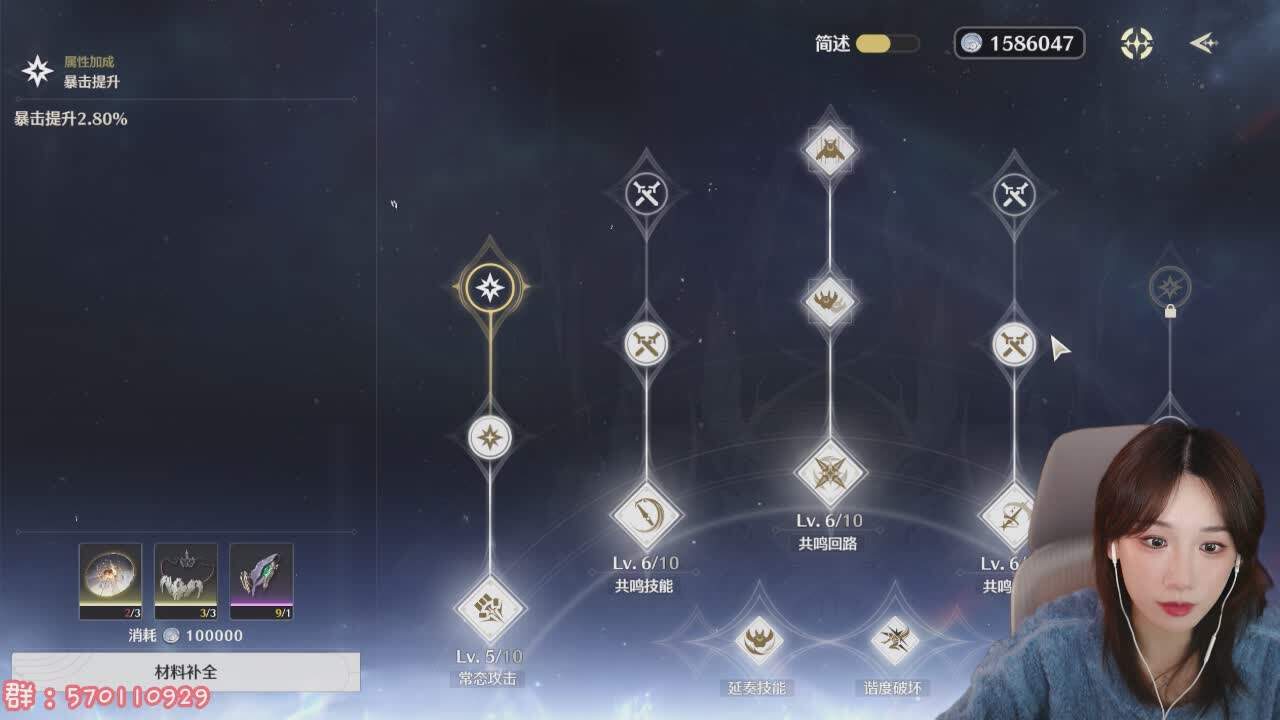Screen dimensions: 1280x720
Task: Select the 共鸣技能 skill node
Action: tap(646, 516)
